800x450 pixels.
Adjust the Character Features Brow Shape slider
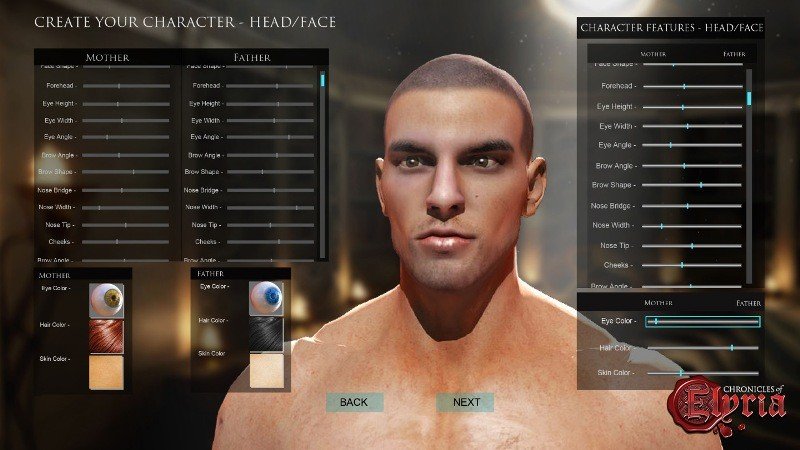(700, 185)
